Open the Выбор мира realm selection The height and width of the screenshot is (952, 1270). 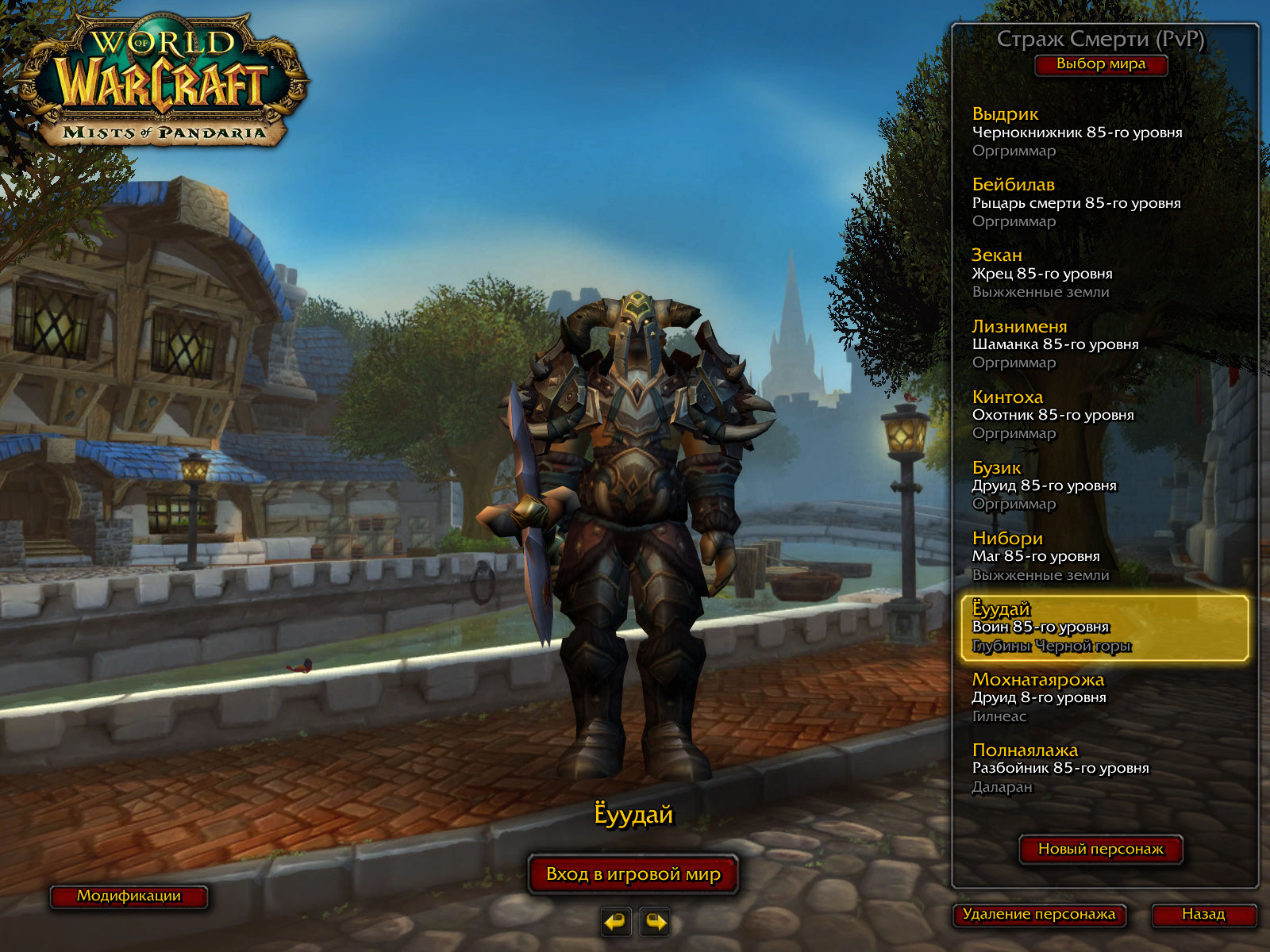(1100, 64)
